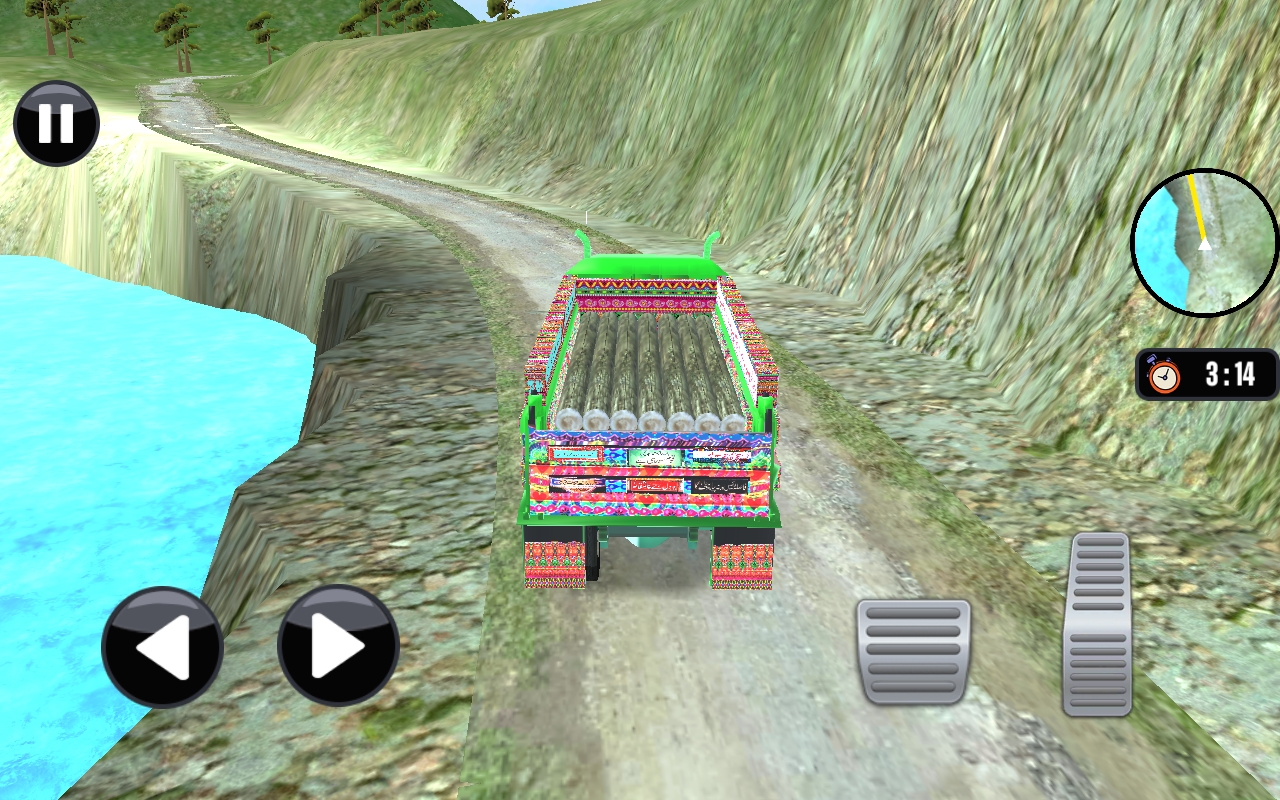This screenshot has width=1280, height=800.
Task: Tap the yellow route line on the minimap
Action: tap(1196, 205)
